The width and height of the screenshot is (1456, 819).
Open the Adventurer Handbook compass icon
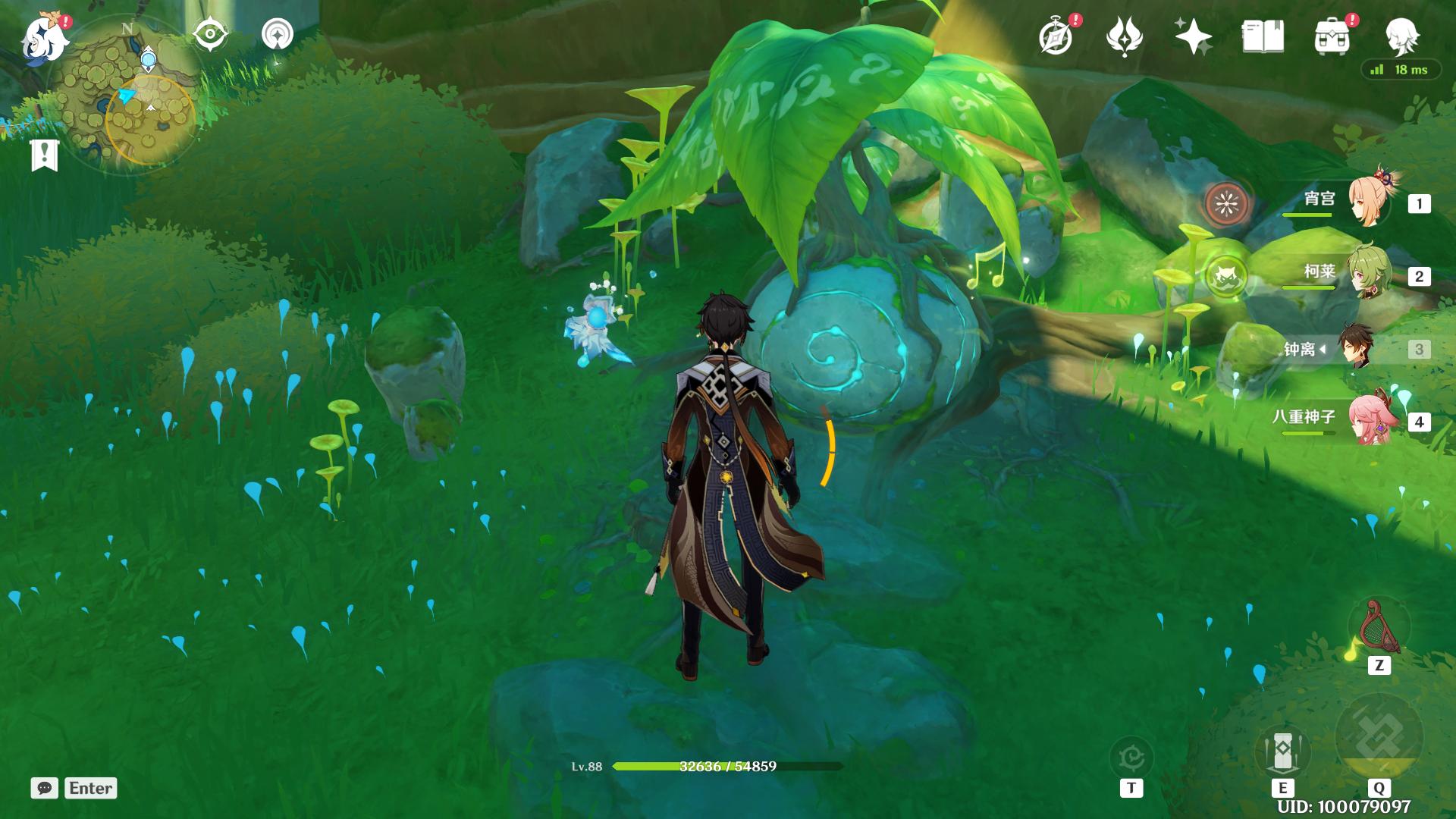pos(1056,36)
